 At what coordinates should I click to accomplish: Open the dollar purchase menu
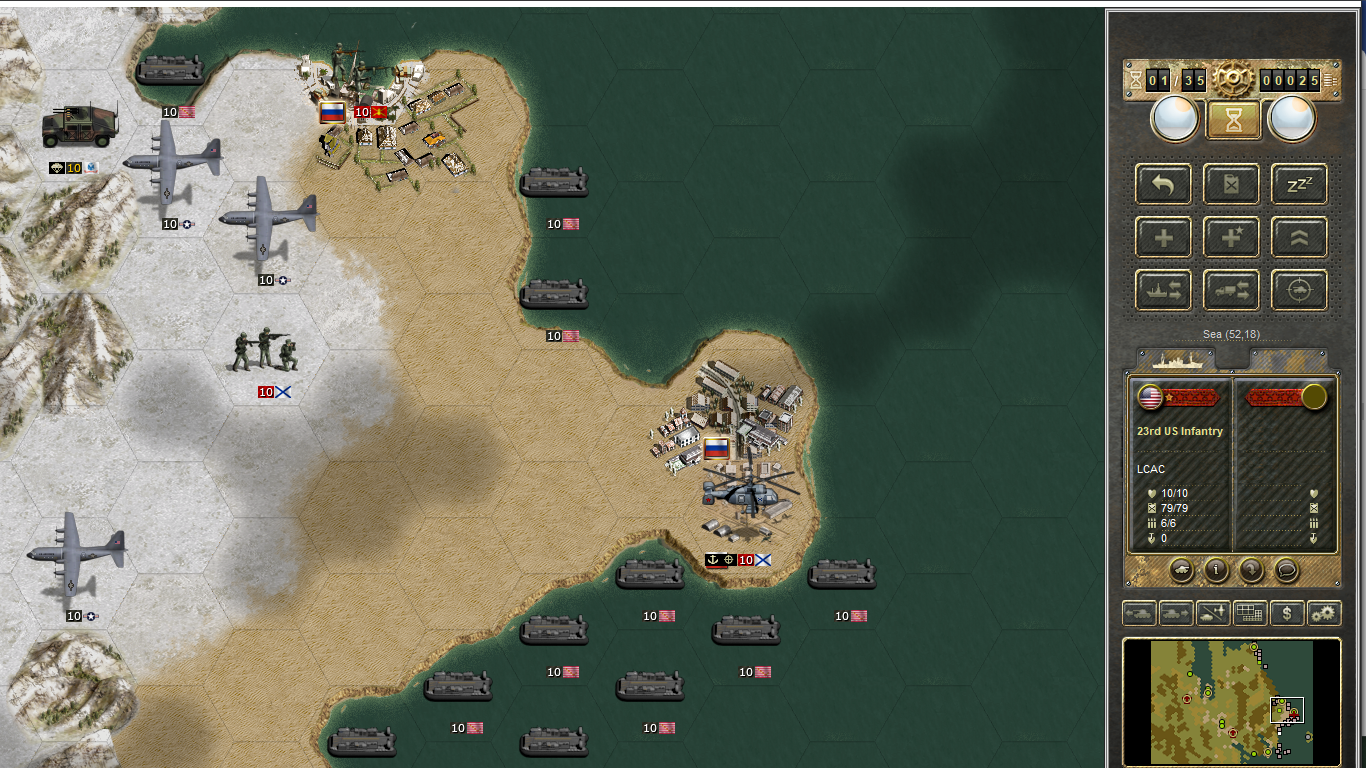tap(1287, 613)
